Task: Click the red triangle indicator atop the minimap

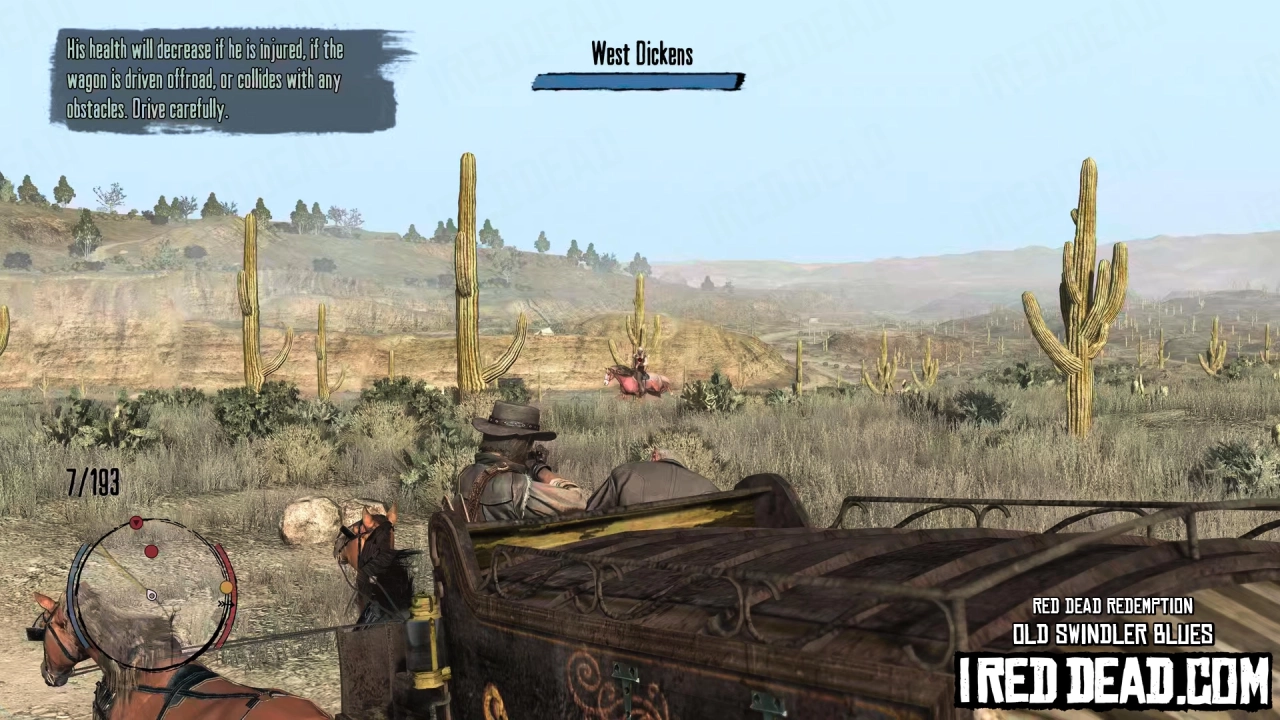Action: [136, 521]
